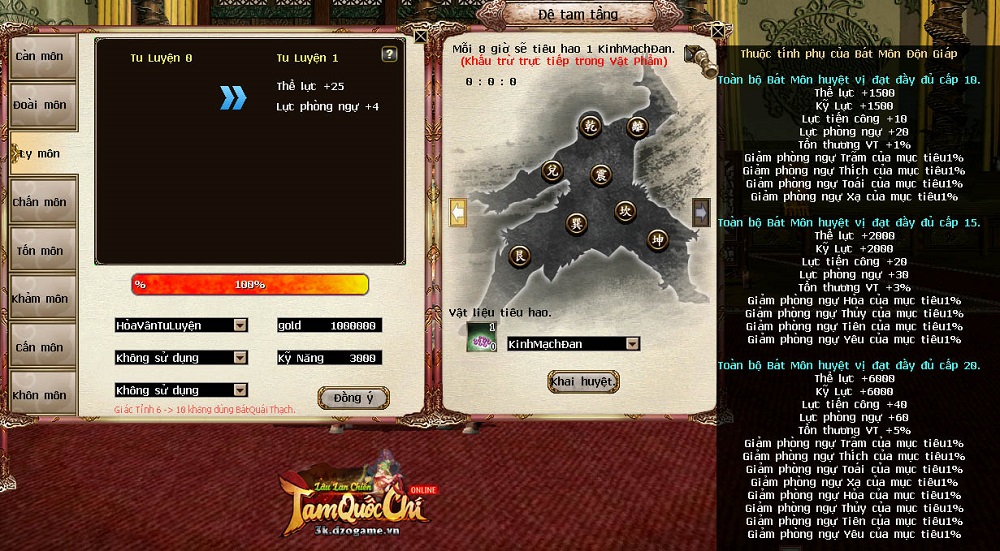Select the 艮 acupoint node
This screenshot has height=551, width=1000.
point(519,256)
